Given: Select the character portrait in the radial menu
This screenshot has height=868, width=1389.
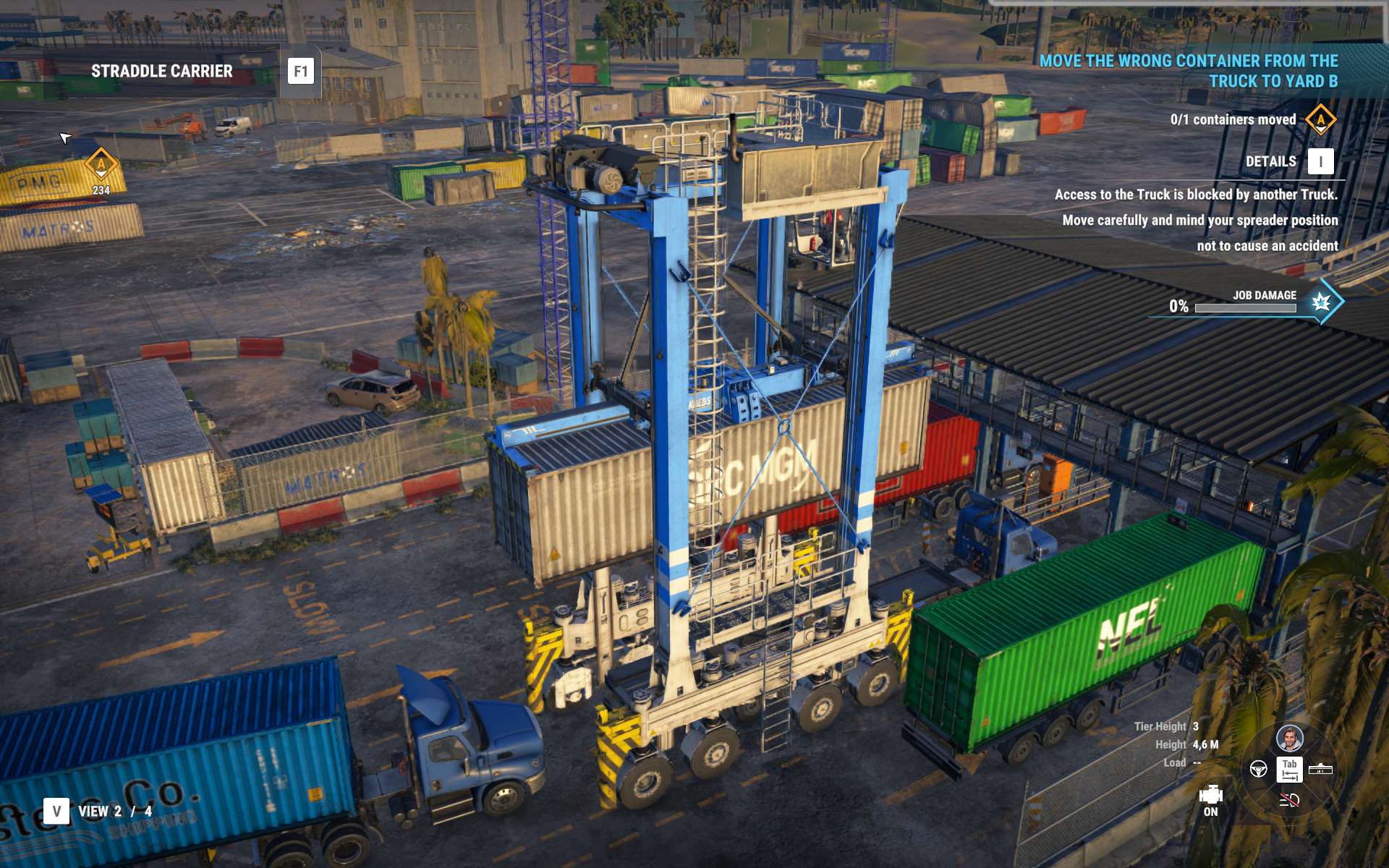Looking at the screenshot, I should tap(1289, 739).
